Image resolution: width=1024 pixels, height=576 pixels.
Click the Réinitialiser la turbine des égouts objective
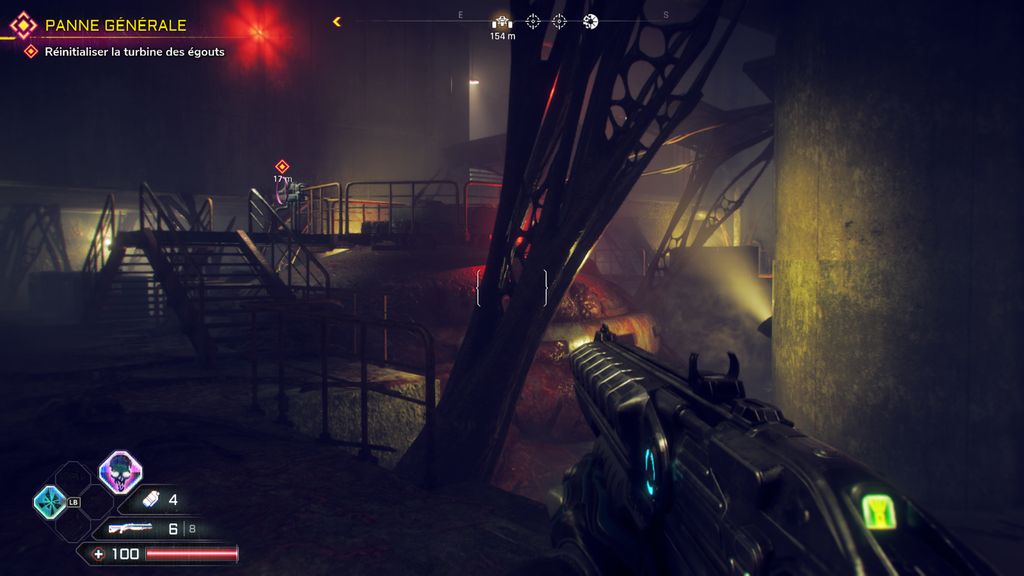click(134, 51)
